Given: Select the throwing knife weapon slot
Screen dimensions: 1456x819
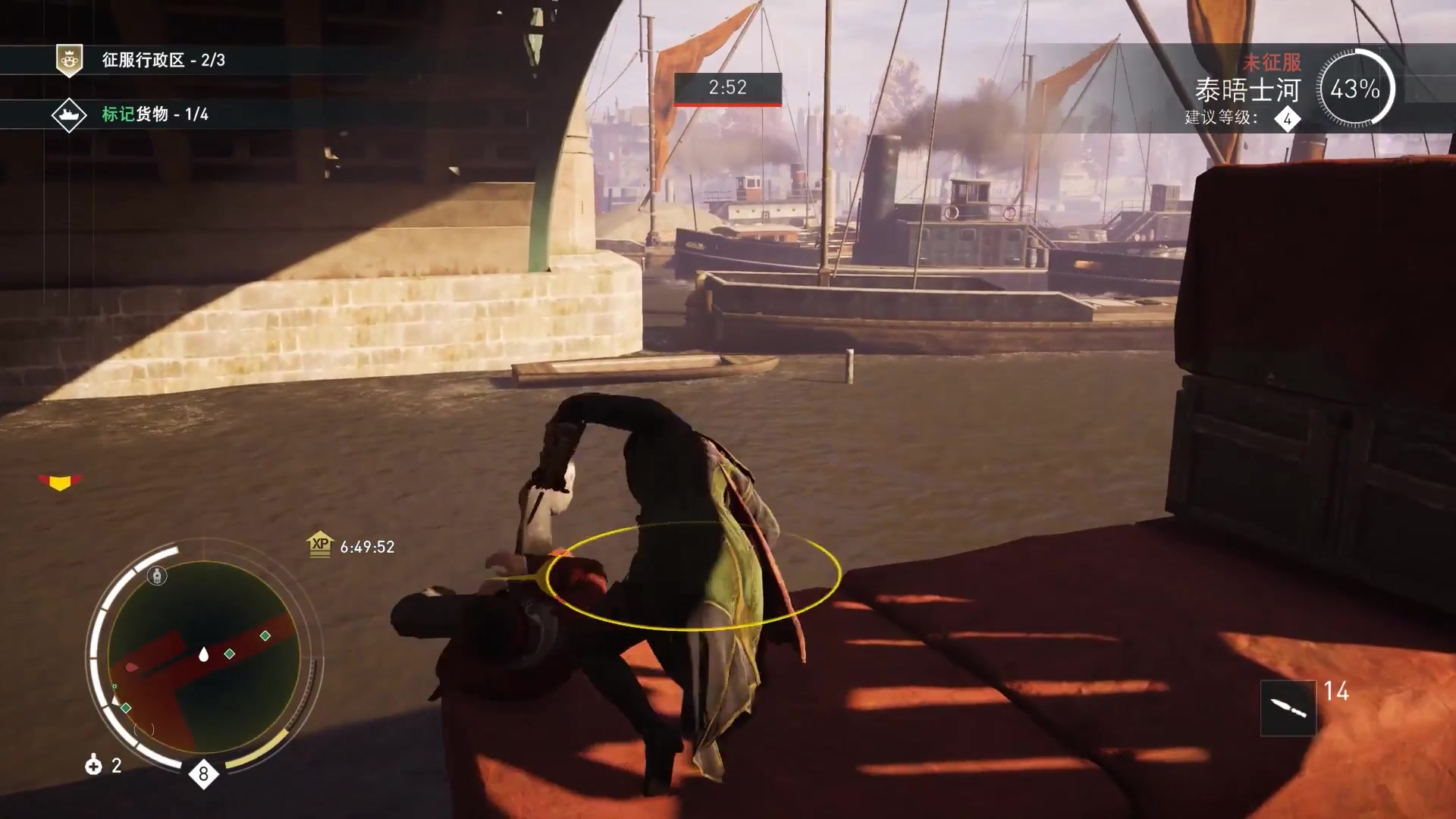Looking at the screenshot, I should pyautogui.click(x=1288, y=708).
